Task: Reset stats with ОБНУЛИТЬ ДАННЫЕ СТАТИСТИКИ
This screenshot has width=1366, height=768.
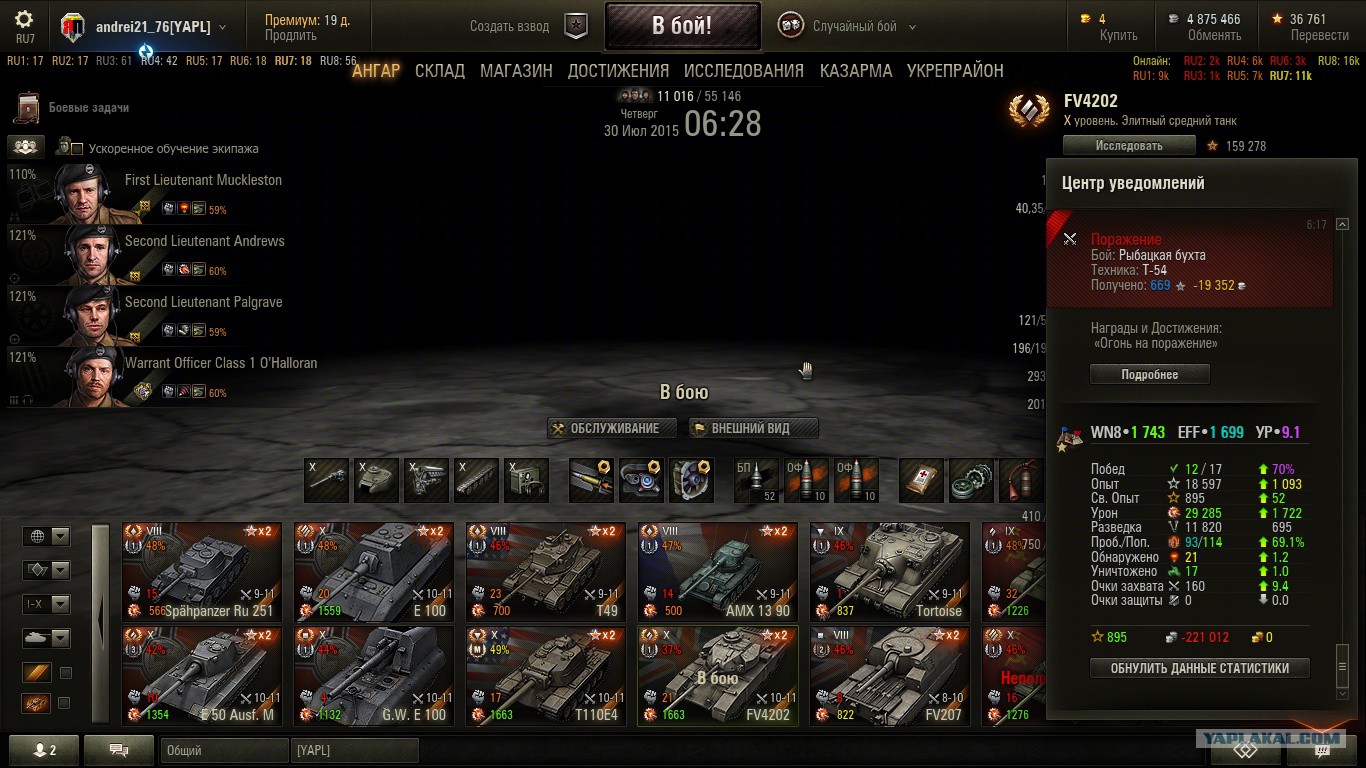Action: click(x=1199, y=668)
